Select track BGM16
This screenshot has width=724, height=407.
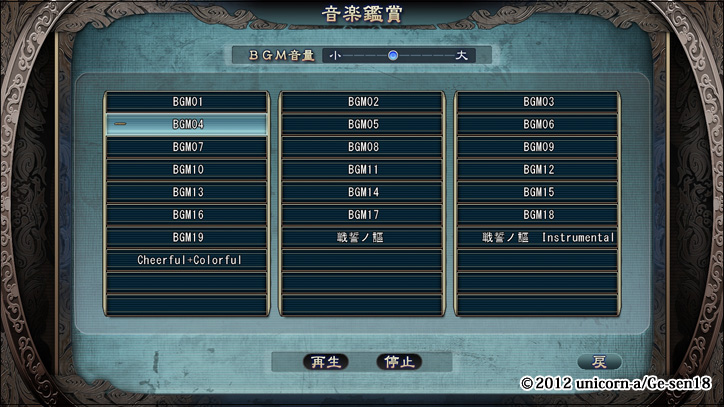click(187, 215)
